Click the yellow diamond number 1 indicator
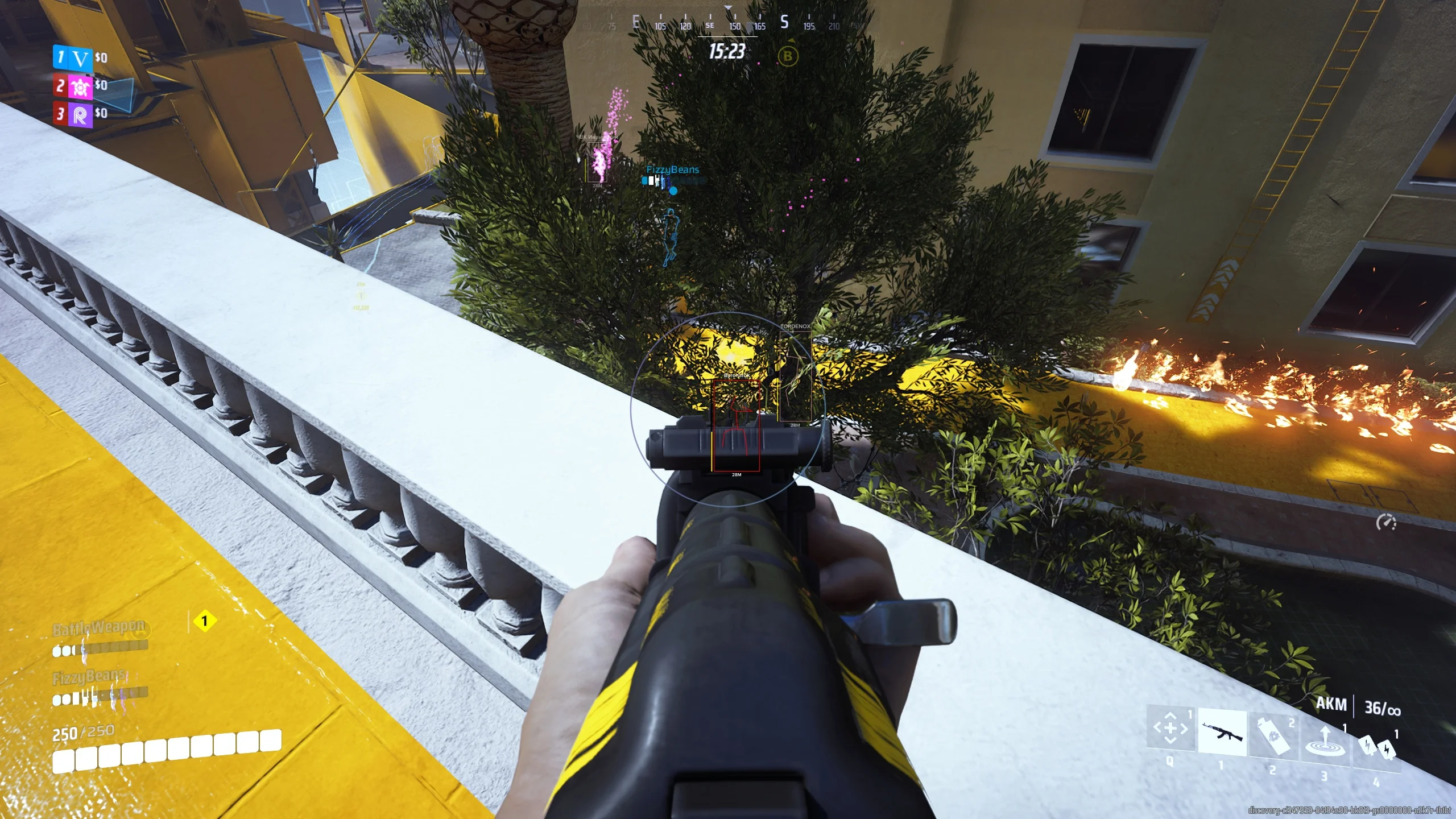The height and width of the screenshot is (819, 1456). click(205, 621)
